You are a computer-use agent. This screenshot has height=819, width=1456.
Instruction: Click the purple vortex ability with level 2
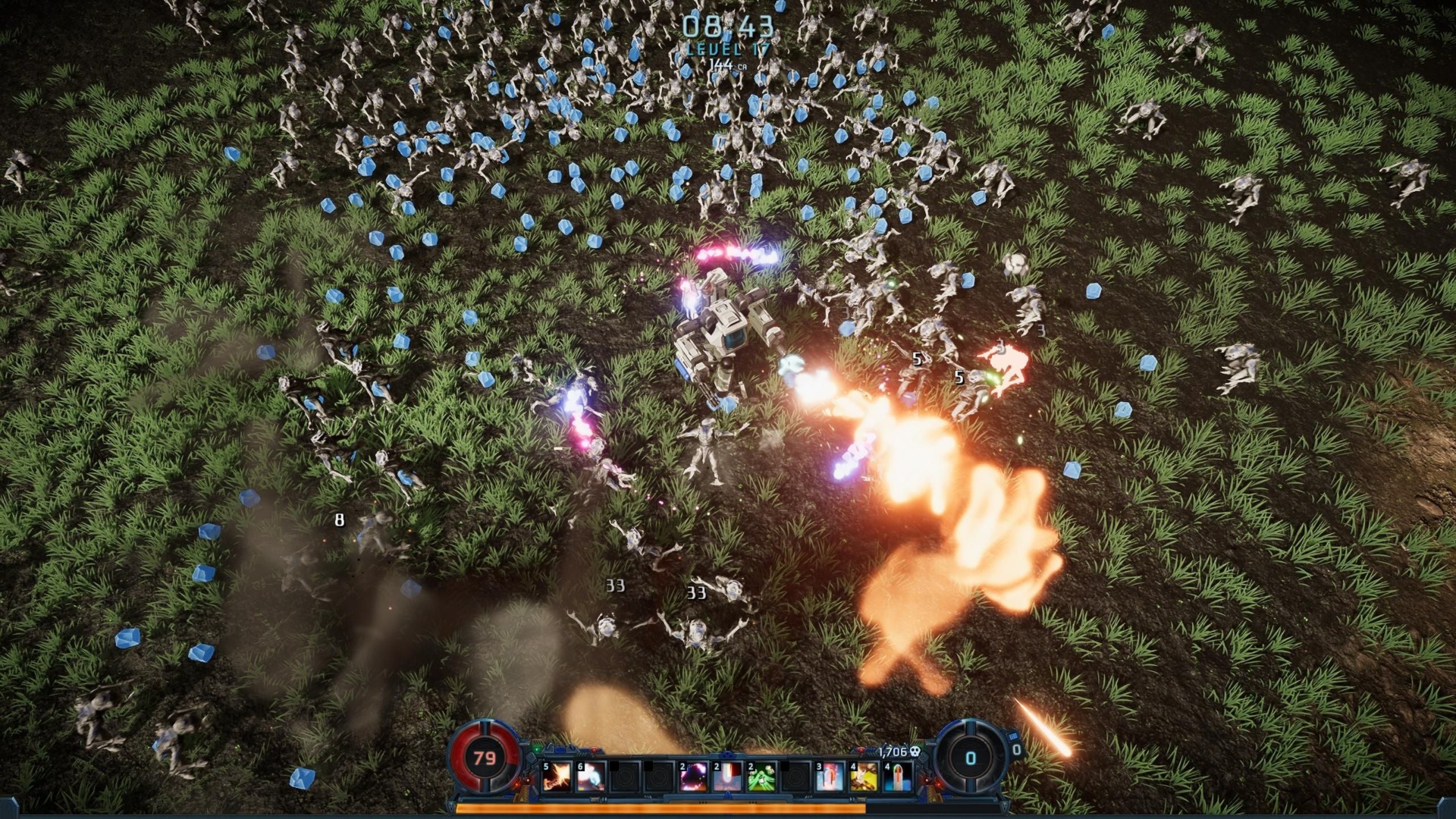[x=692, y=776]
